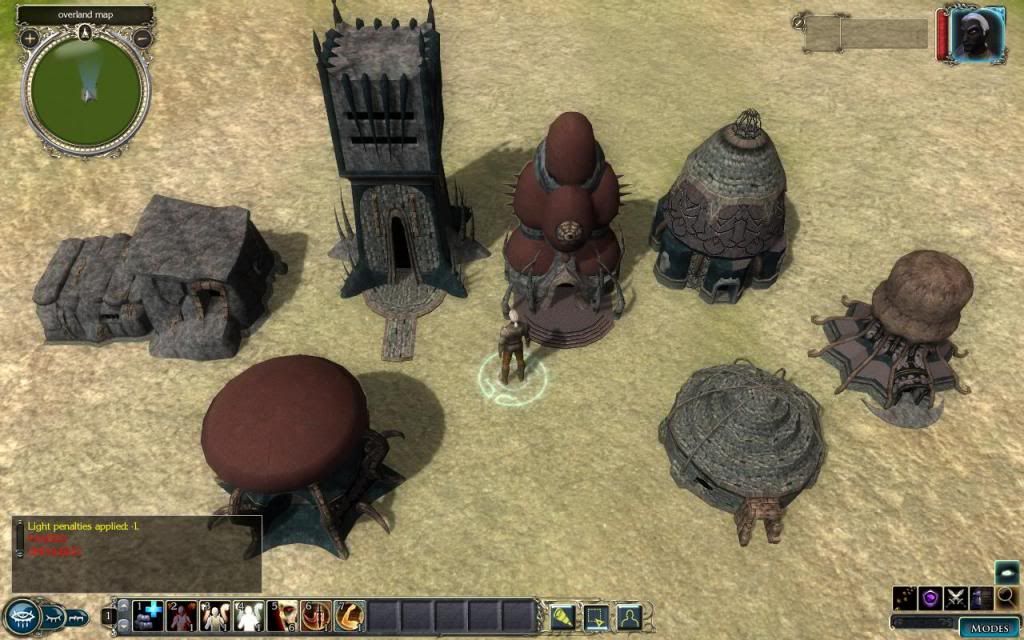Select the purple orb icon
The width and height of the screenshot is (1024, 640).
931,598
